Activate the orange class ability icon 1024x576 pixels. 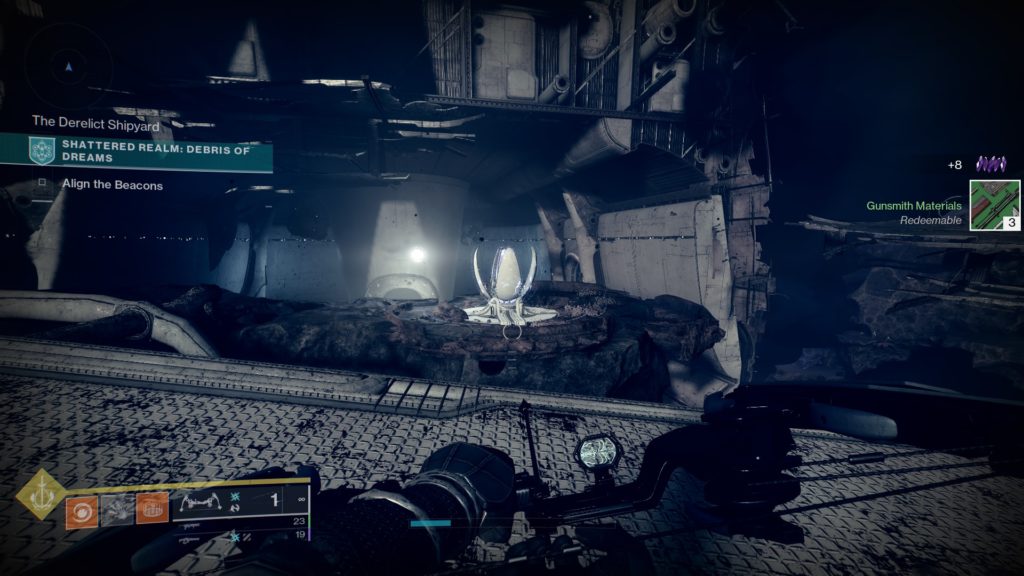[152, 510]
